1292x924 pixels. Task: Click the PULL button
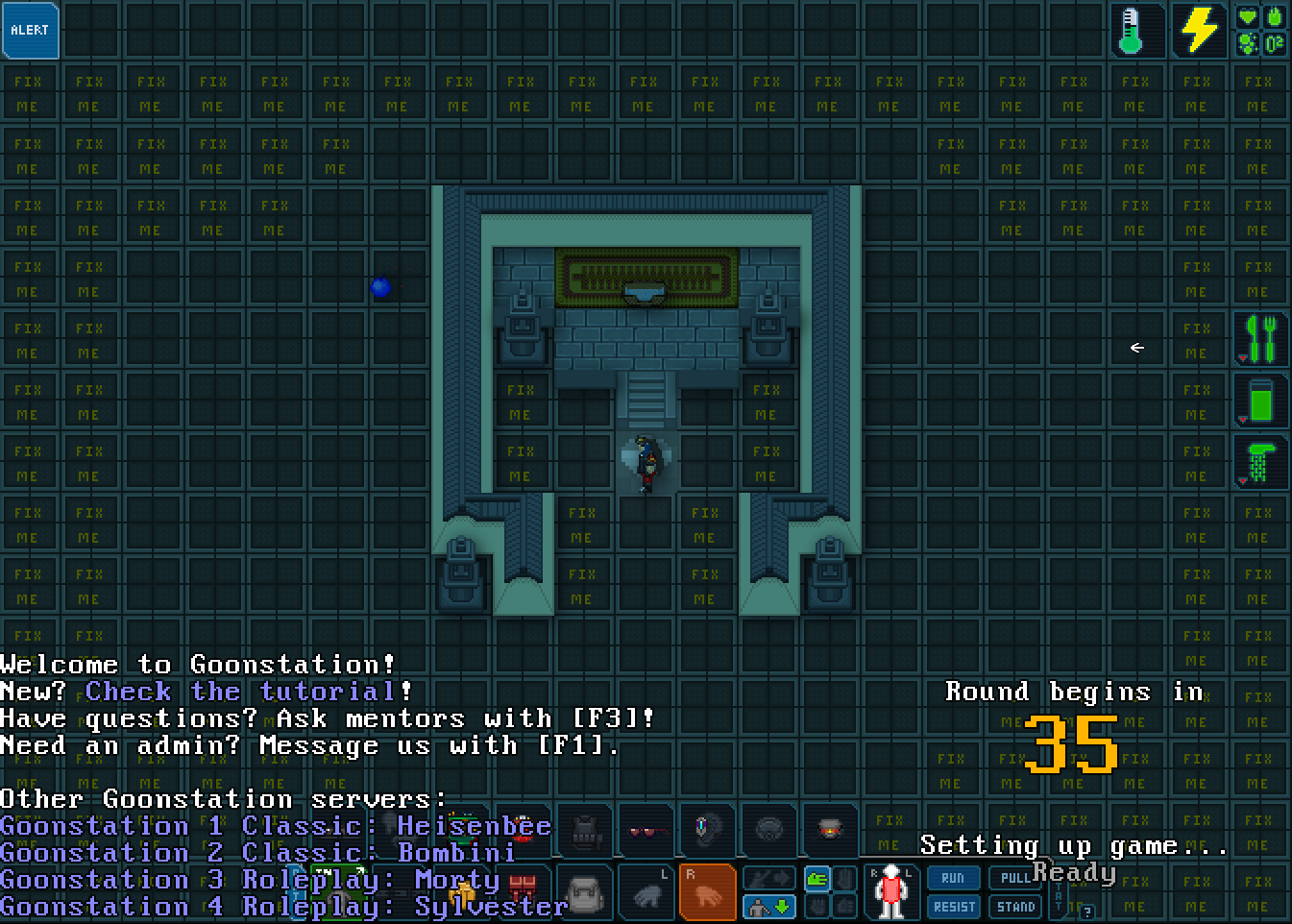pos(1014,878)
